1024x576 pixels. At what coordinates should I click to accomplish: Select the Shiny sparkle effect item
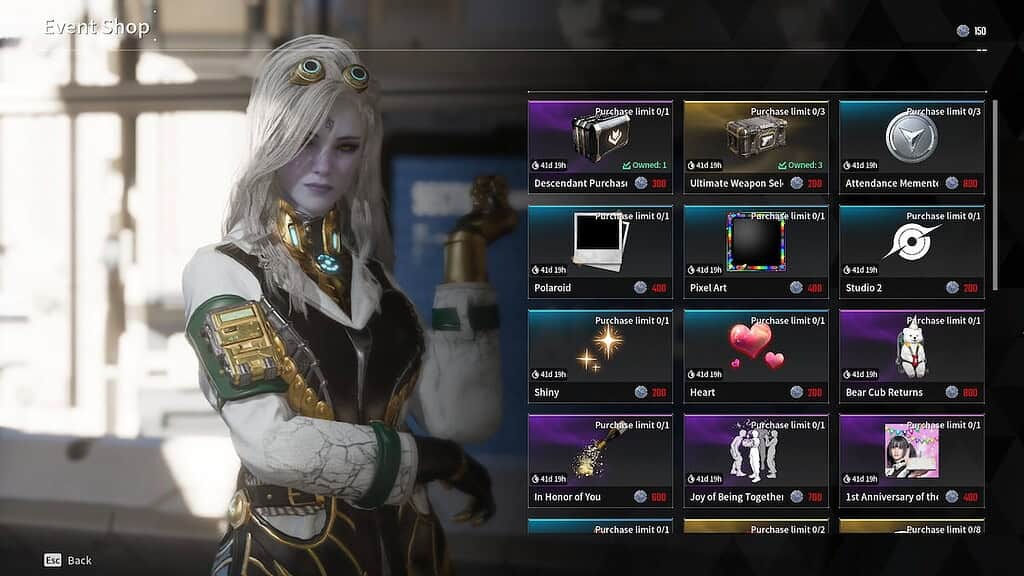click(600, 356)
